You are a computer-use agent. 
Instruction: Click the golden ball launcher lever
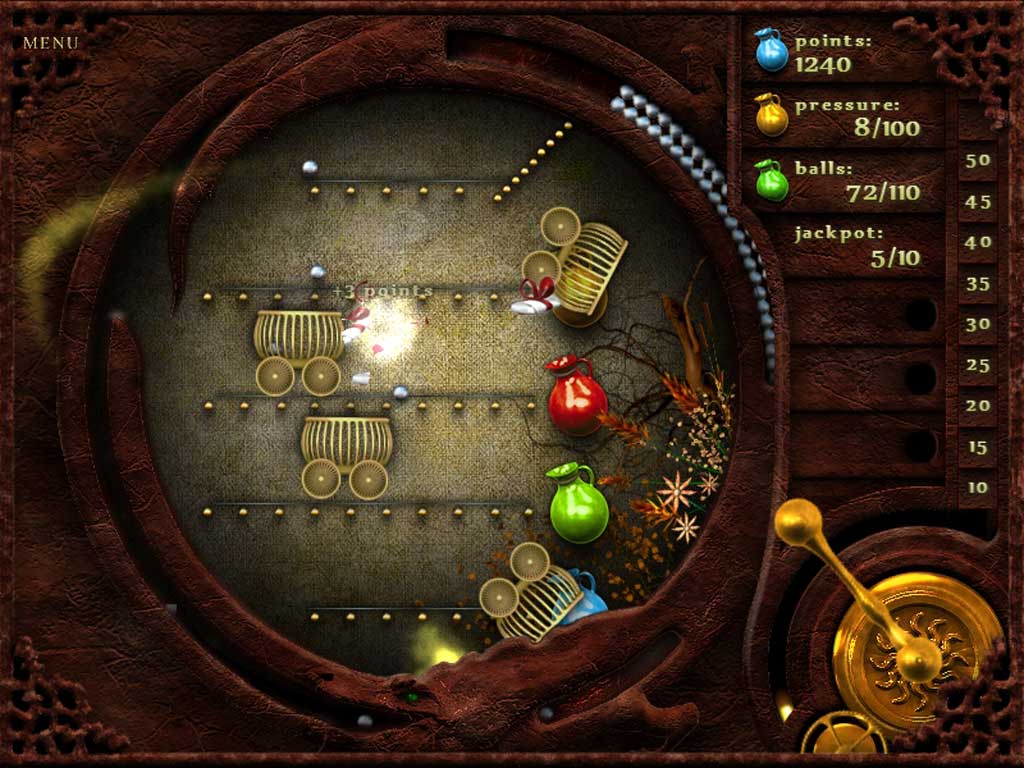coord(800,522)
